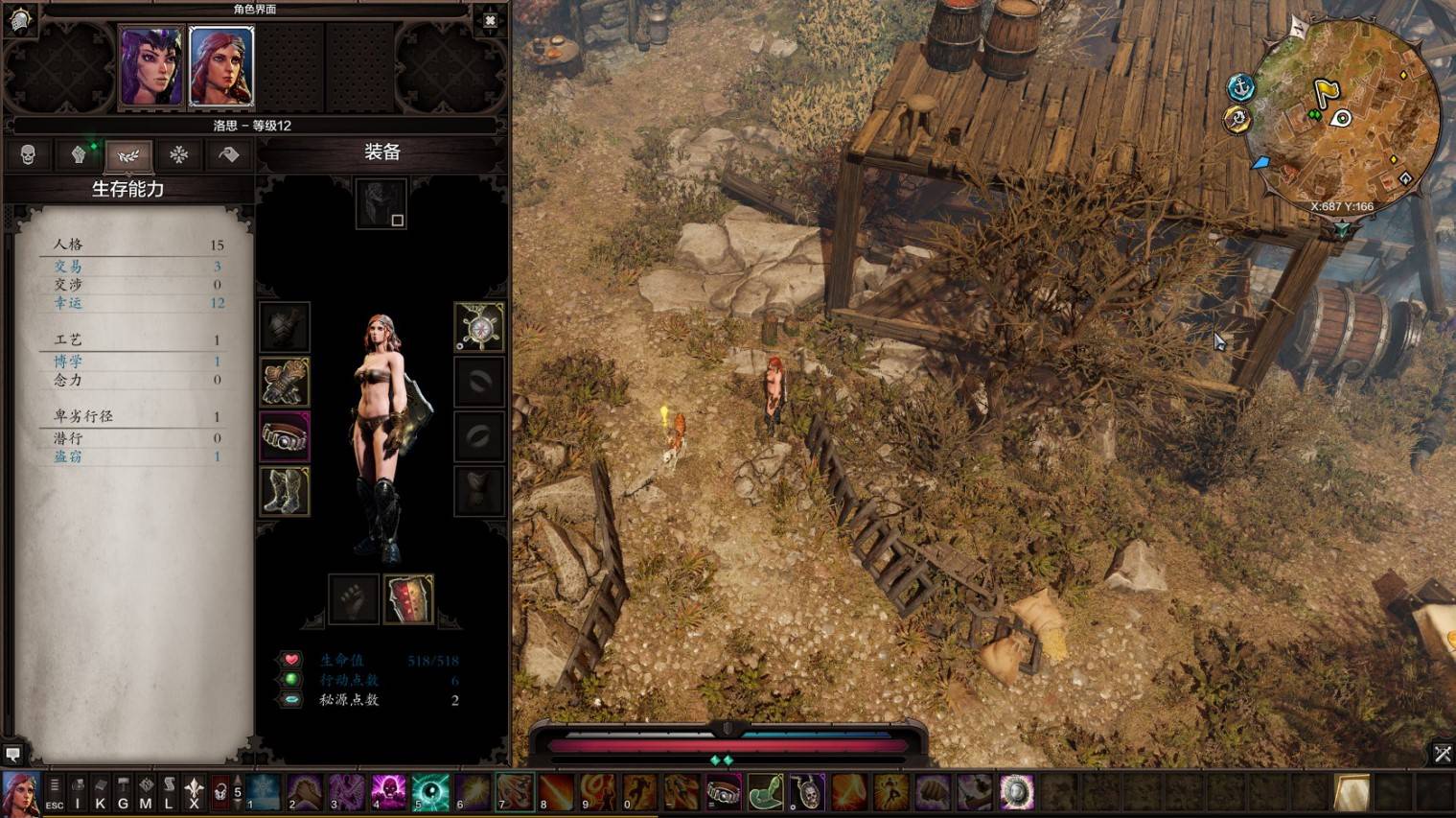
Task: Switch to the snowflake talents tab
Action: tap(178, 154)
